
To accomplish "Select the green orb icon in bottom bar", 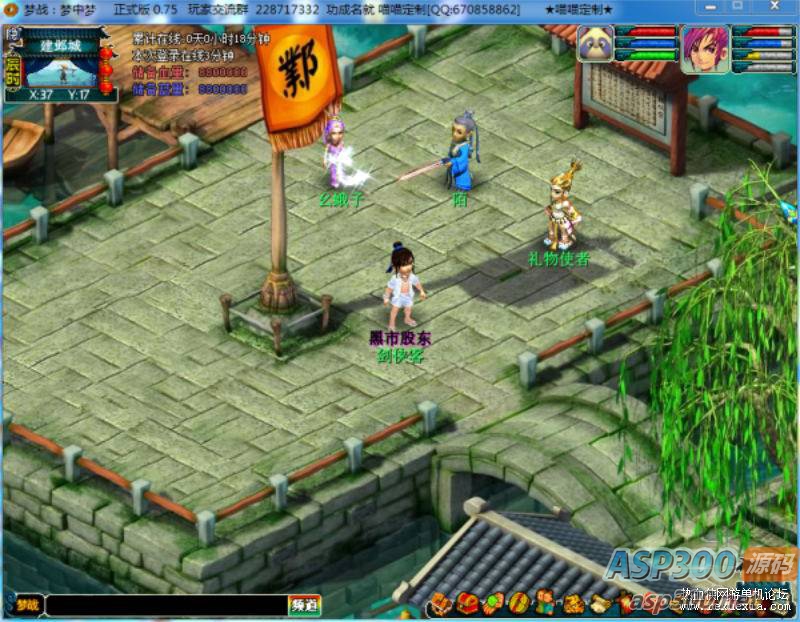I will 493,603.
